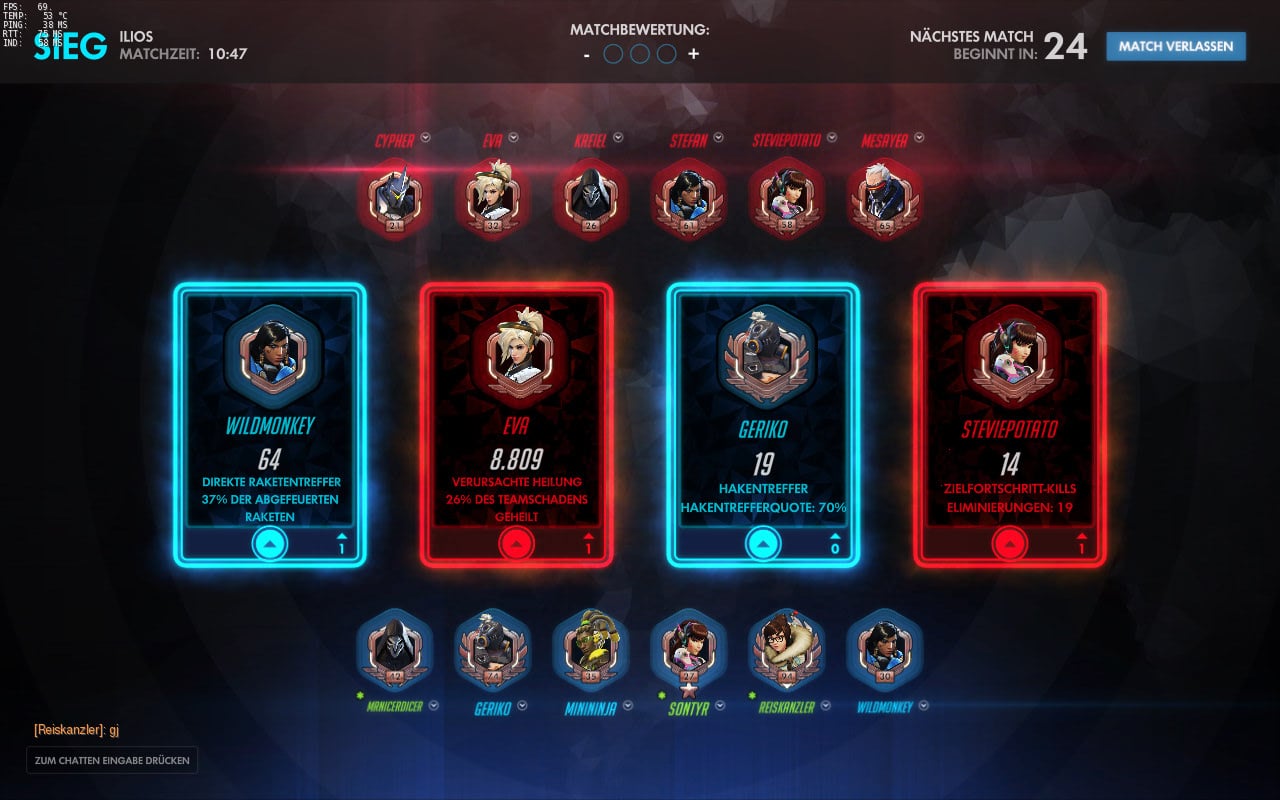Select Steviepotato's D.Va portrait in top row

pos(787,198)
